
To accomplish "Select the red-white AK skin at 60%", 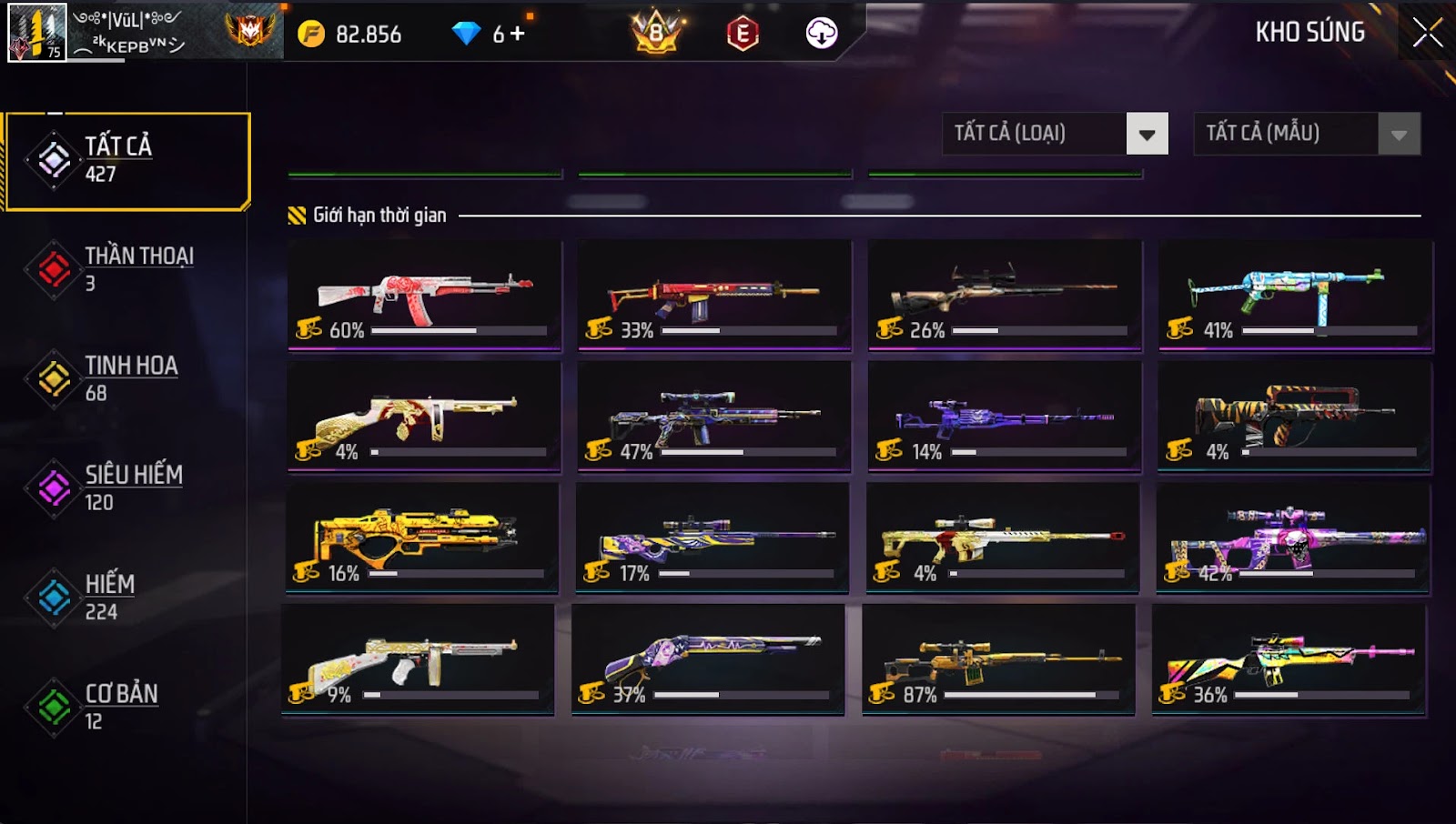I will (424, 295).
